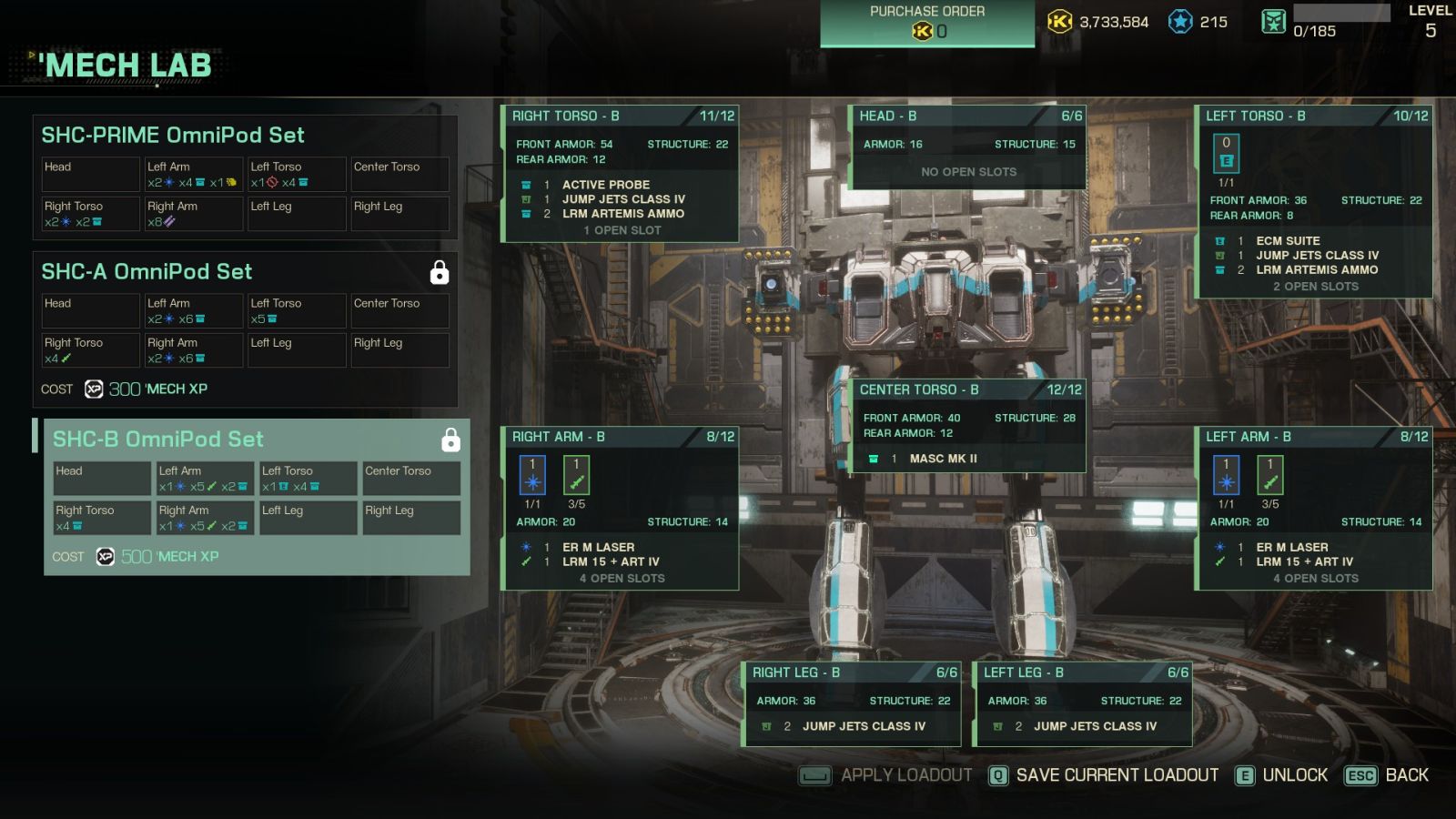Click the MASC MK II icon in Center Torso panel

point(875,459)
